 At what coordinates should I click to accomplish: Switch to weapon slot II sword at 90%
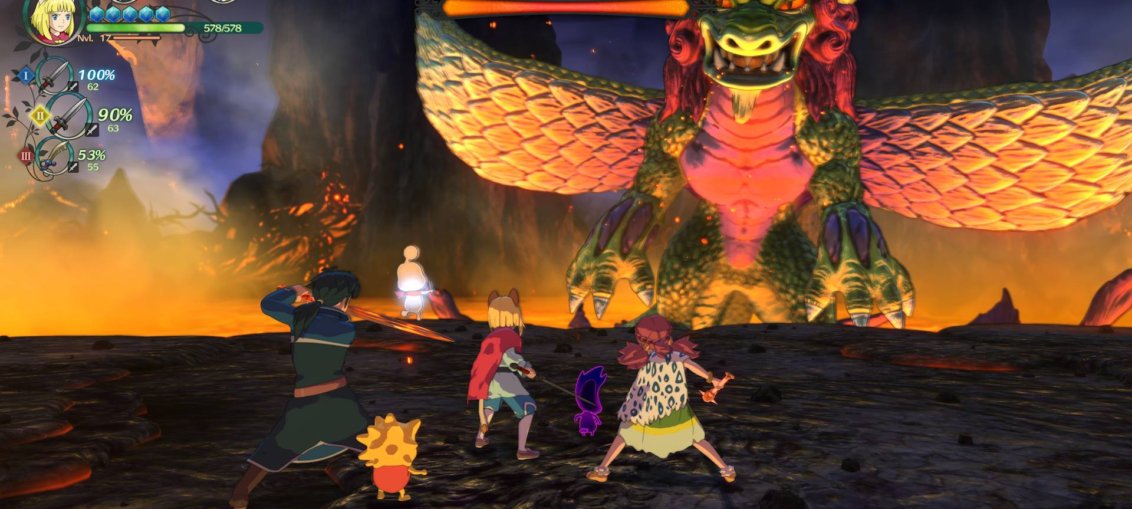(68, 115)
